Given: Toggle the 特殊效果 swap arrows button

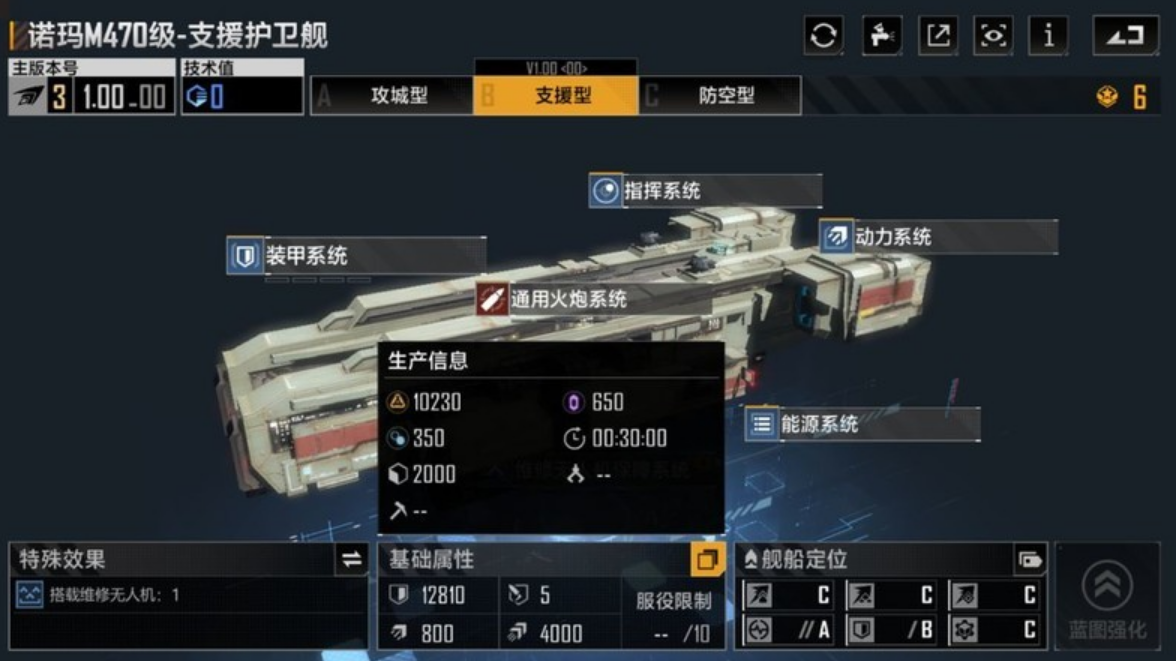Looking at the screenshot, I should 352,560.
